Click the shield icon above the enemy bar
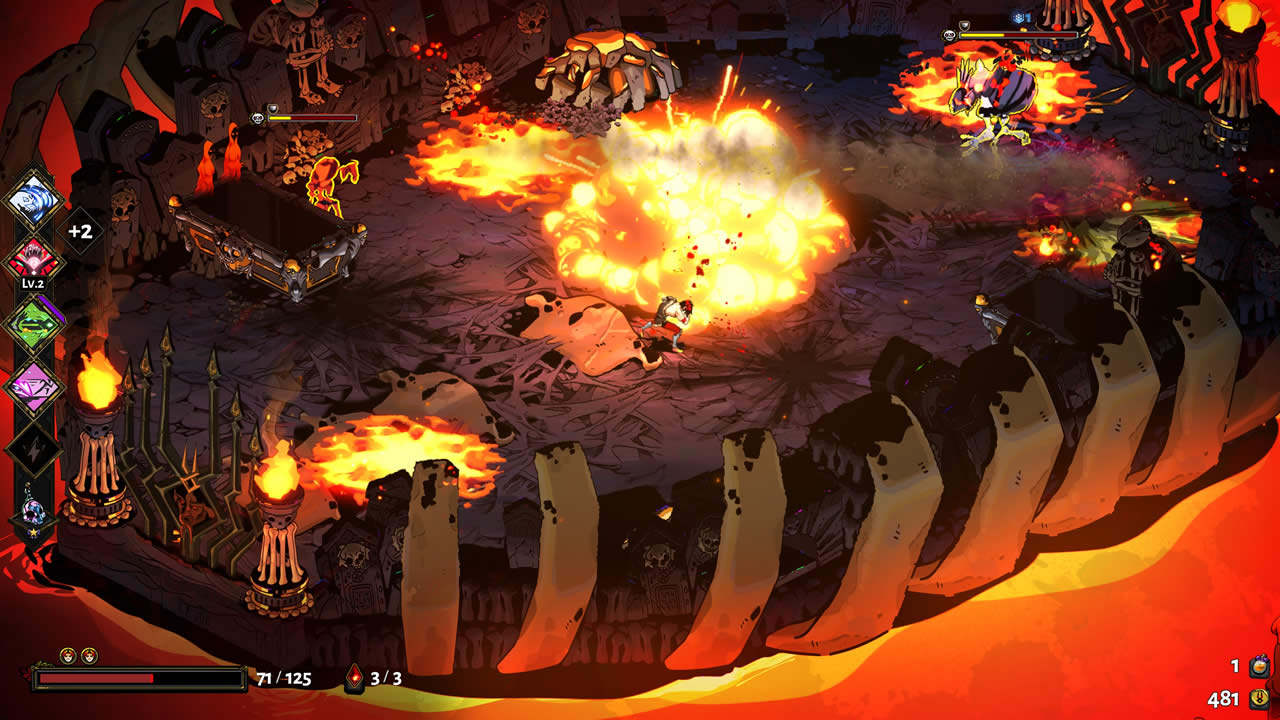The width and height of the screenshot is (1280, 720). (964, 26)
